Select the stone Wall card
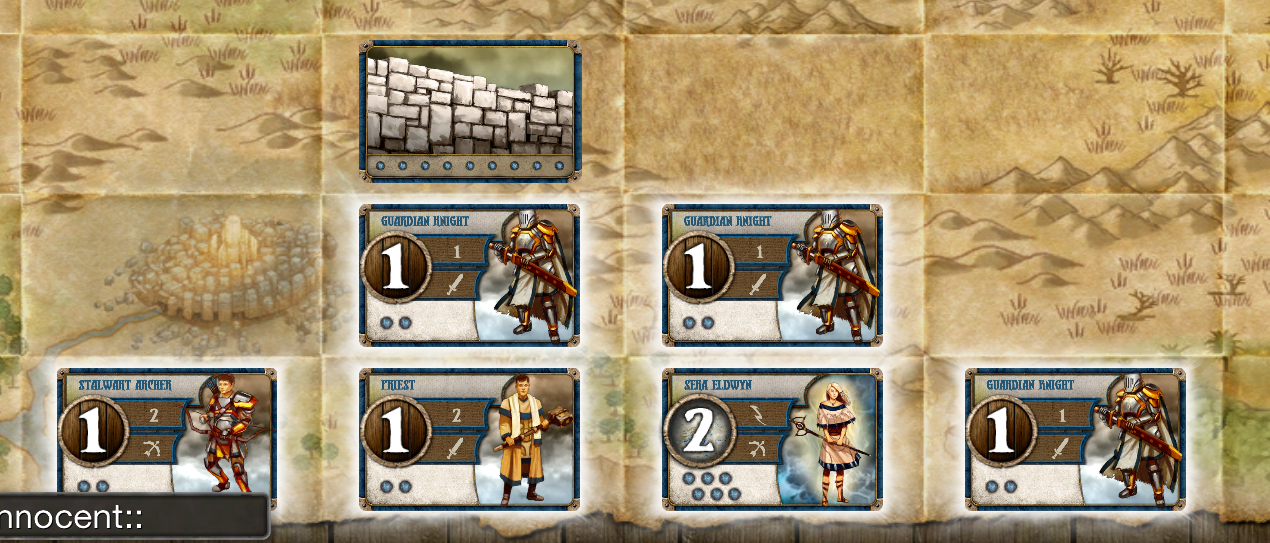Image resolution: width=1270 pixels, height=543 pixels. pyautogui.click(x=469, y=111)
